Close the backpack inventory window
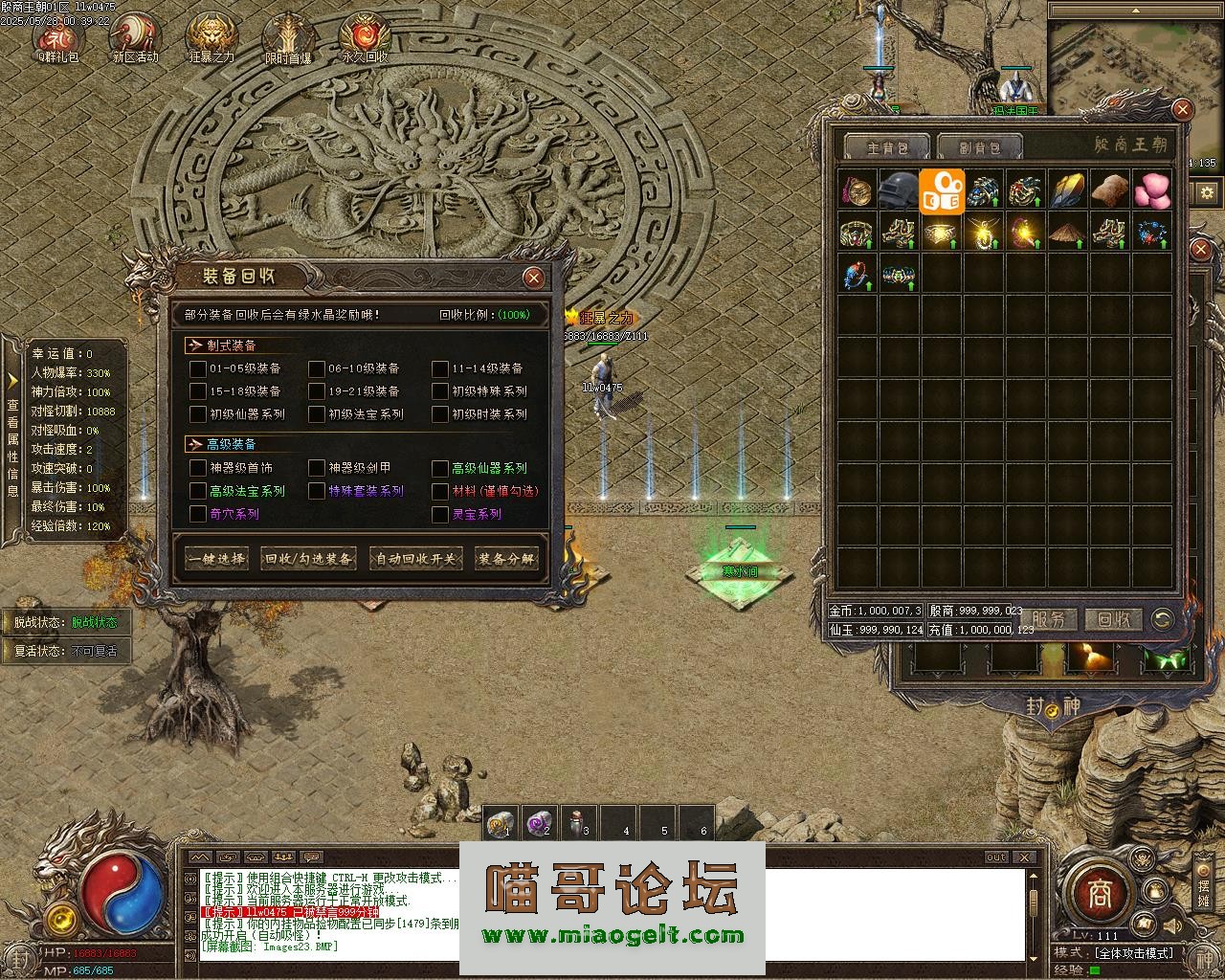Screen dimensions: 1225x980 [1182, 110]
